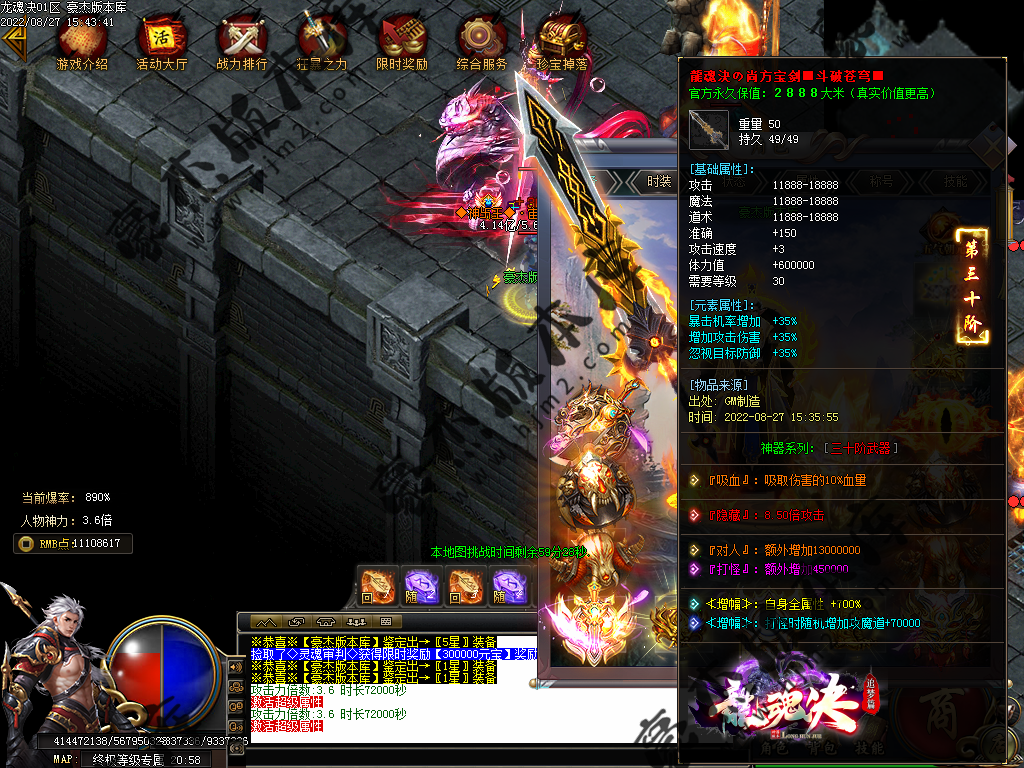Select the equipped winged sword slot
Image resolution: width=1024 pixels, height=768 pixels.
[x=593, y=611]
